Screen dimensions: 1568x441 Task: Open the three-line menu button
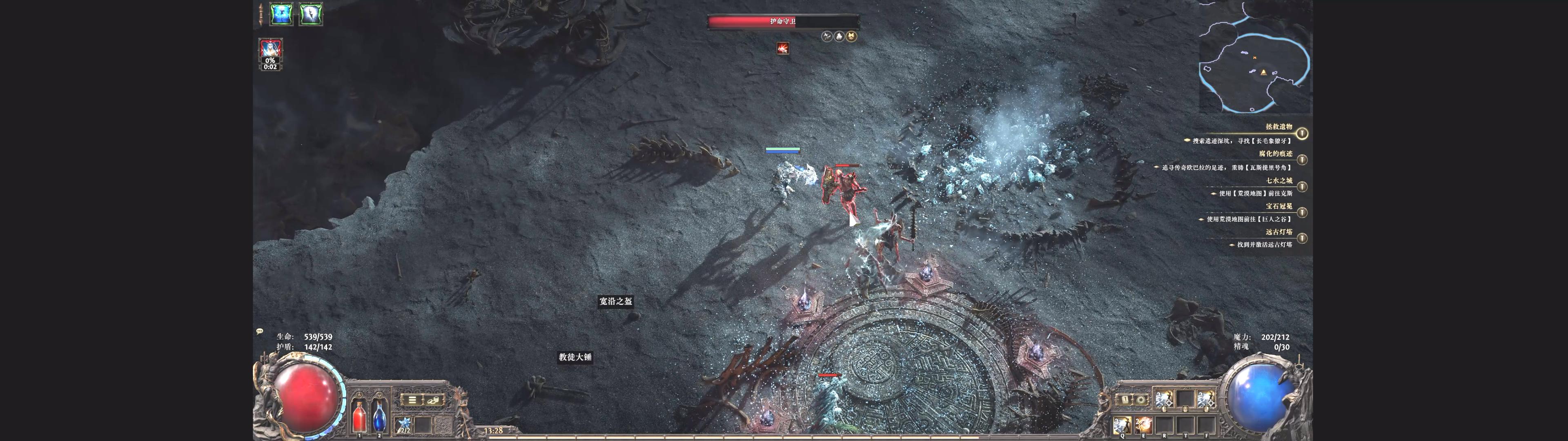click(x=412, y=400)
